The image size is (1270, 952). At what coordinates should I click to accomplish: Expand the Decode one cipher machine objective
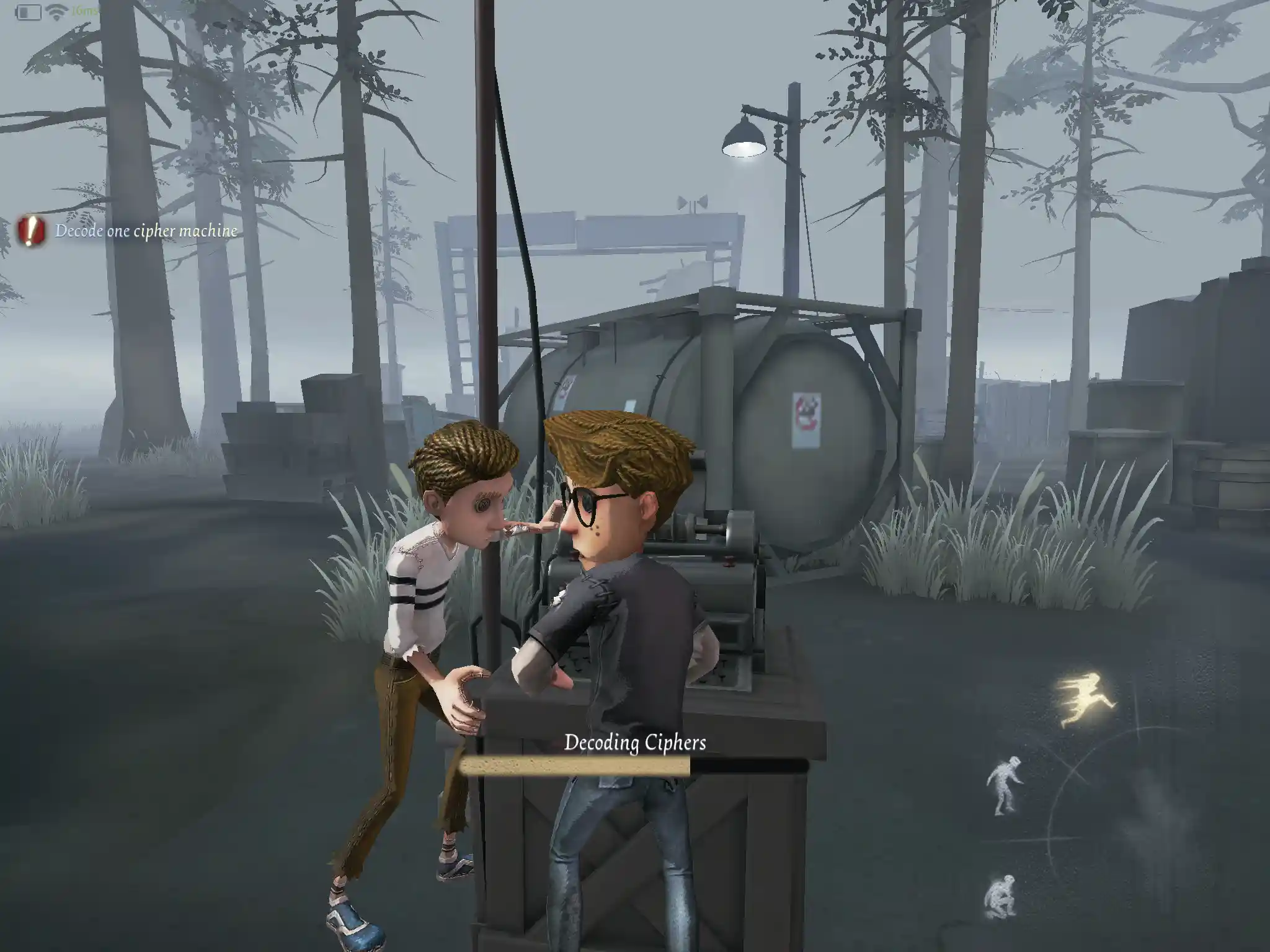[146, 231]
